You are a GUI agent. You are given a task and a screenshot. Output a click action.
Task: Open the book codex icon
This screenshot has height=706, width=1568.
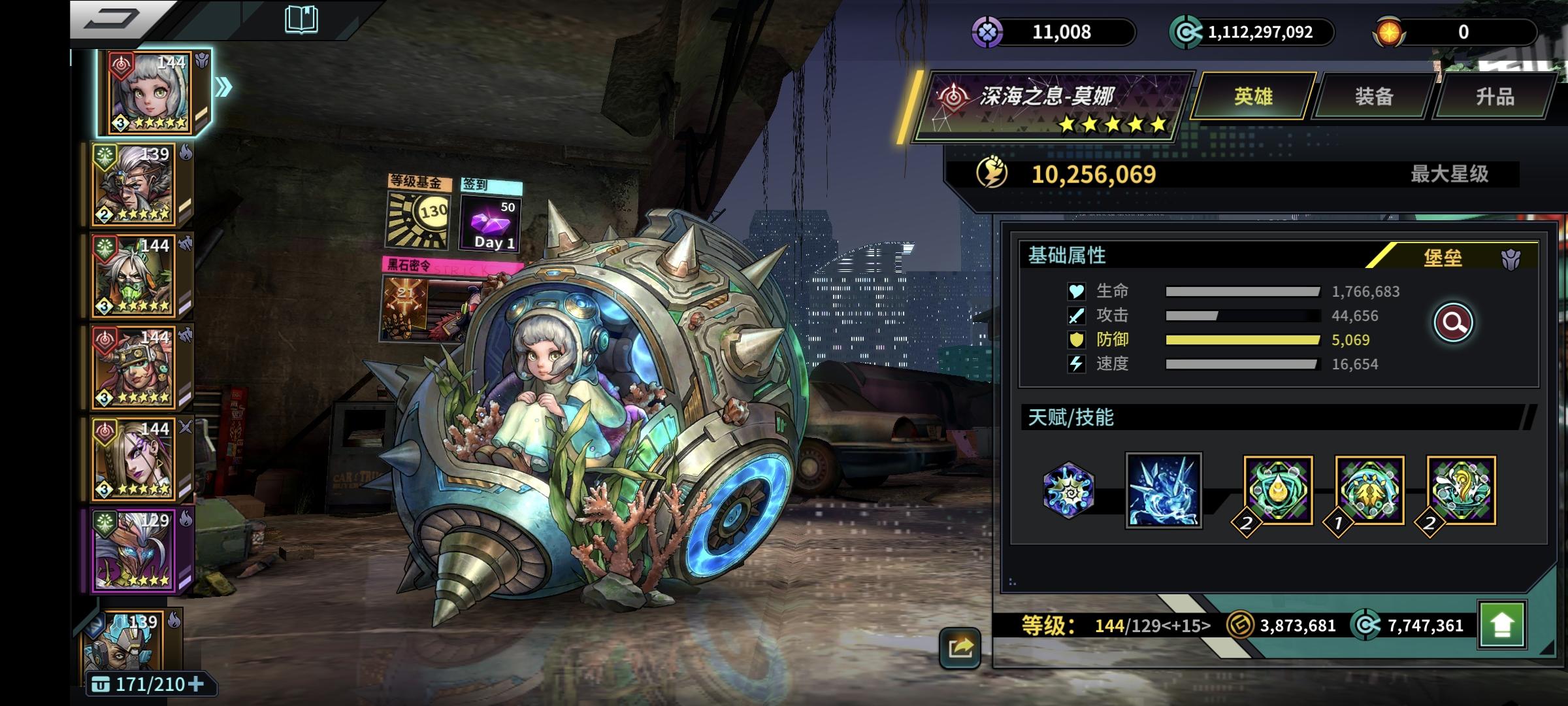tap(301, 20)
